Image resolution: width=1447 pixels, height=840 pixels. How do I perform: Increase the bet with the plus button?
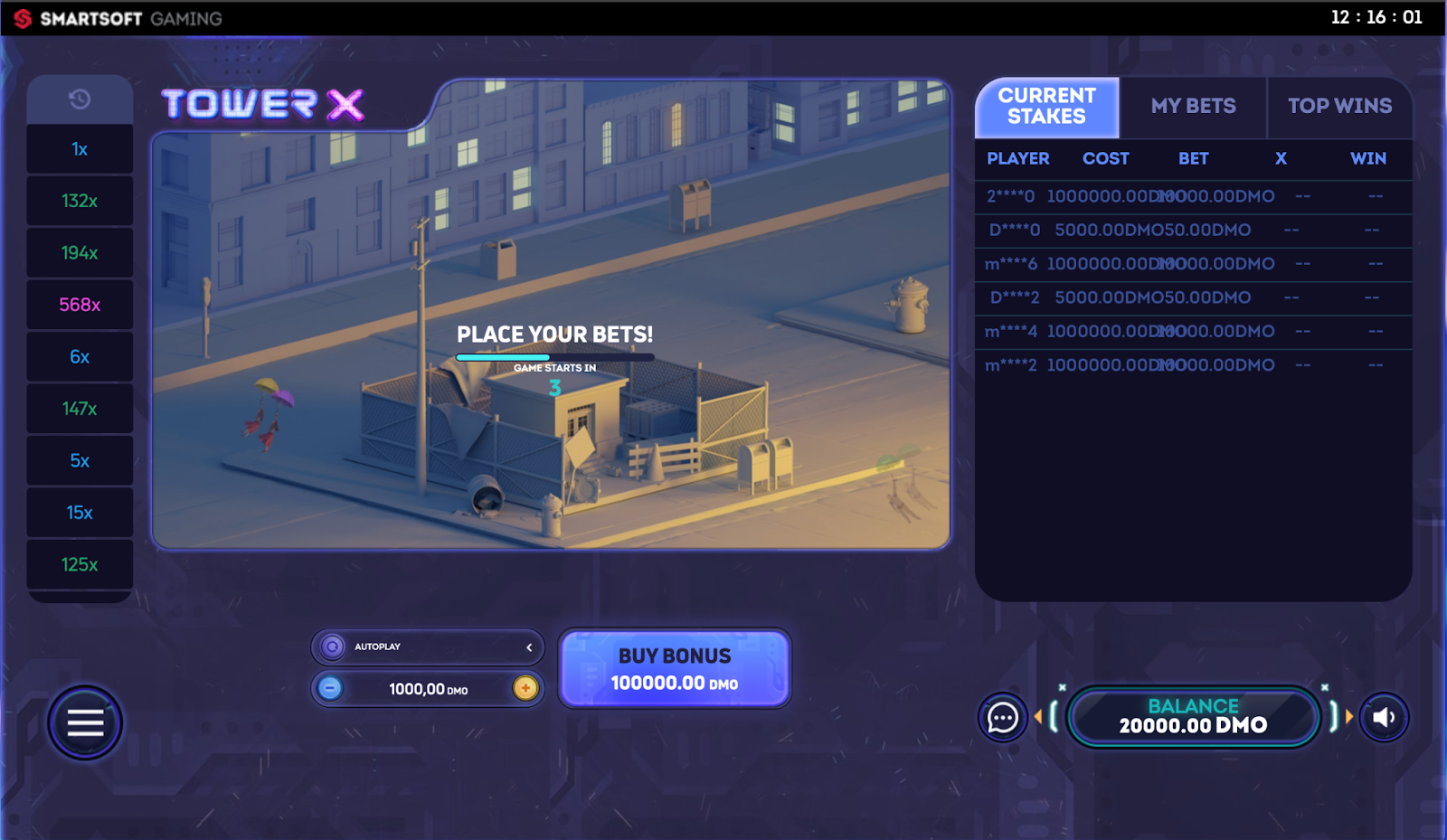[x=525, y=688]
